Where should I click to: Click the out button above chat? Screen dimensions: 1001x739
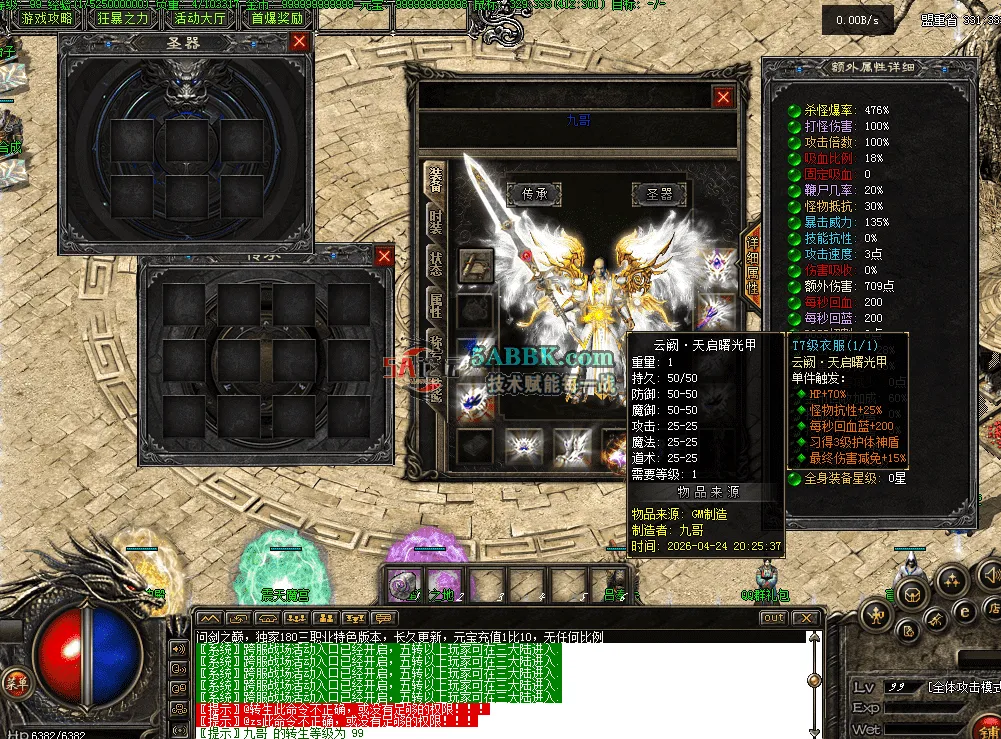tap(773, 618)
